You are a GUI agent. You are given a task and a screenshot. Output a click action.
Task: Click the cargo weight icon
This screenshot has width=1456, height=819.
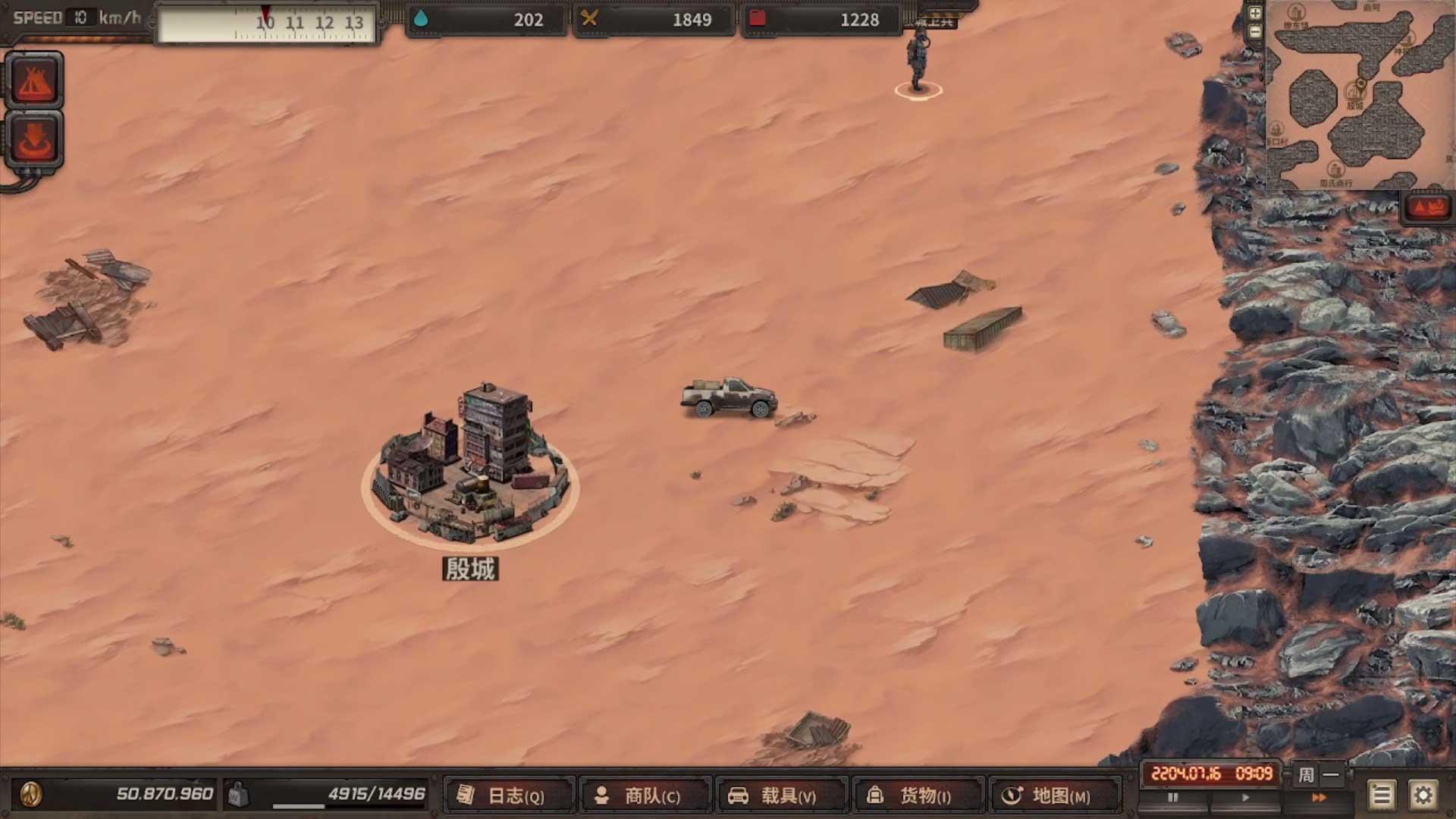238,794
